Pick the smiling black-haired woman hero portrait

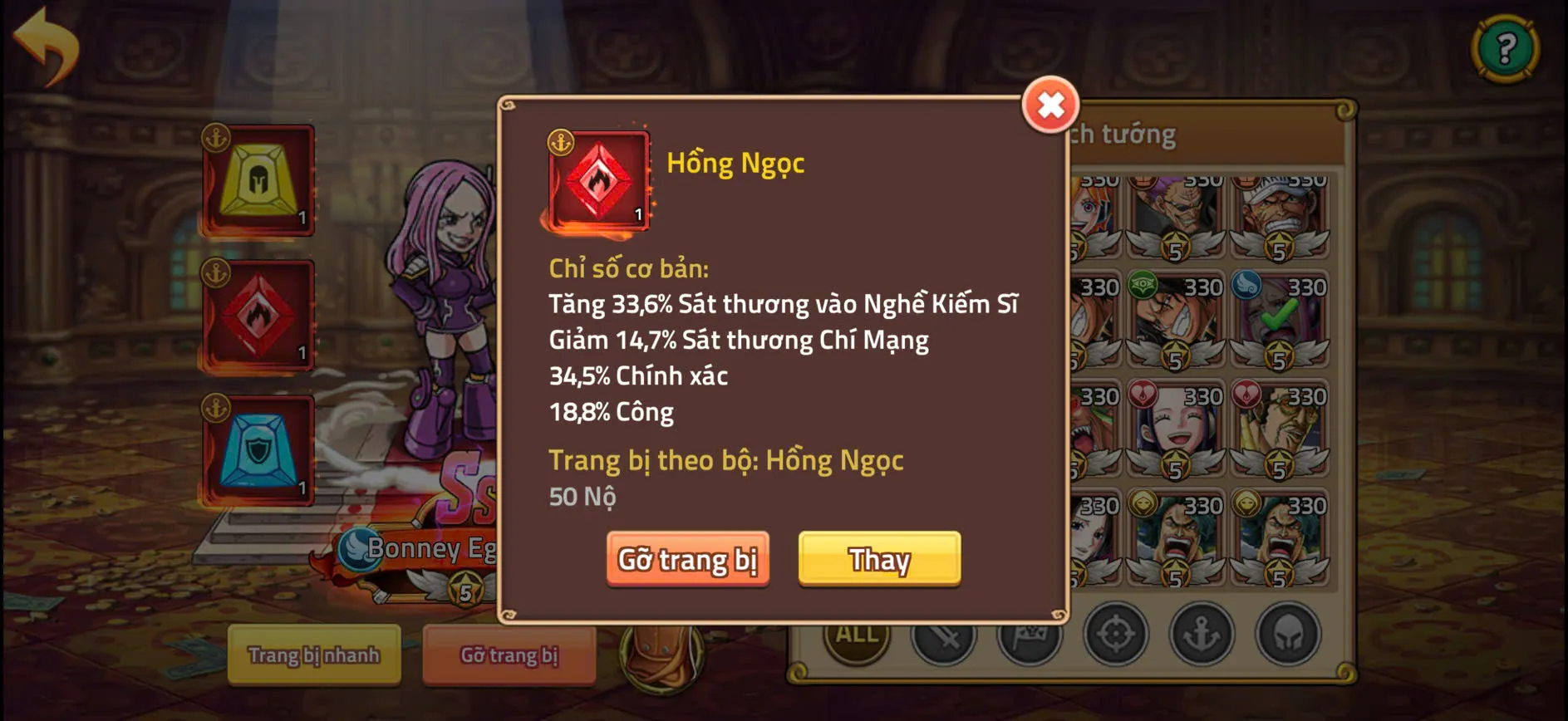1176,430
